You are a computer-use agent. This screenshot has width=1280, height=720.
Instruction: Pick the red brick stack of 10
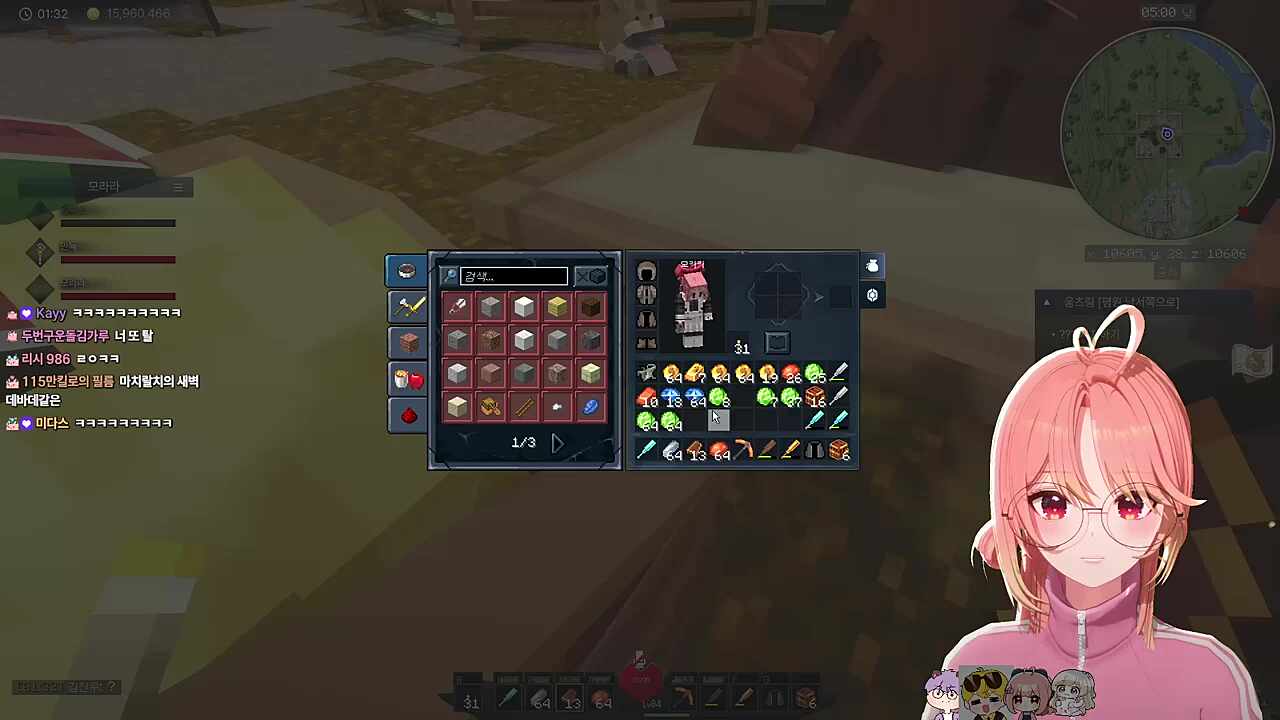pos(647,398)
